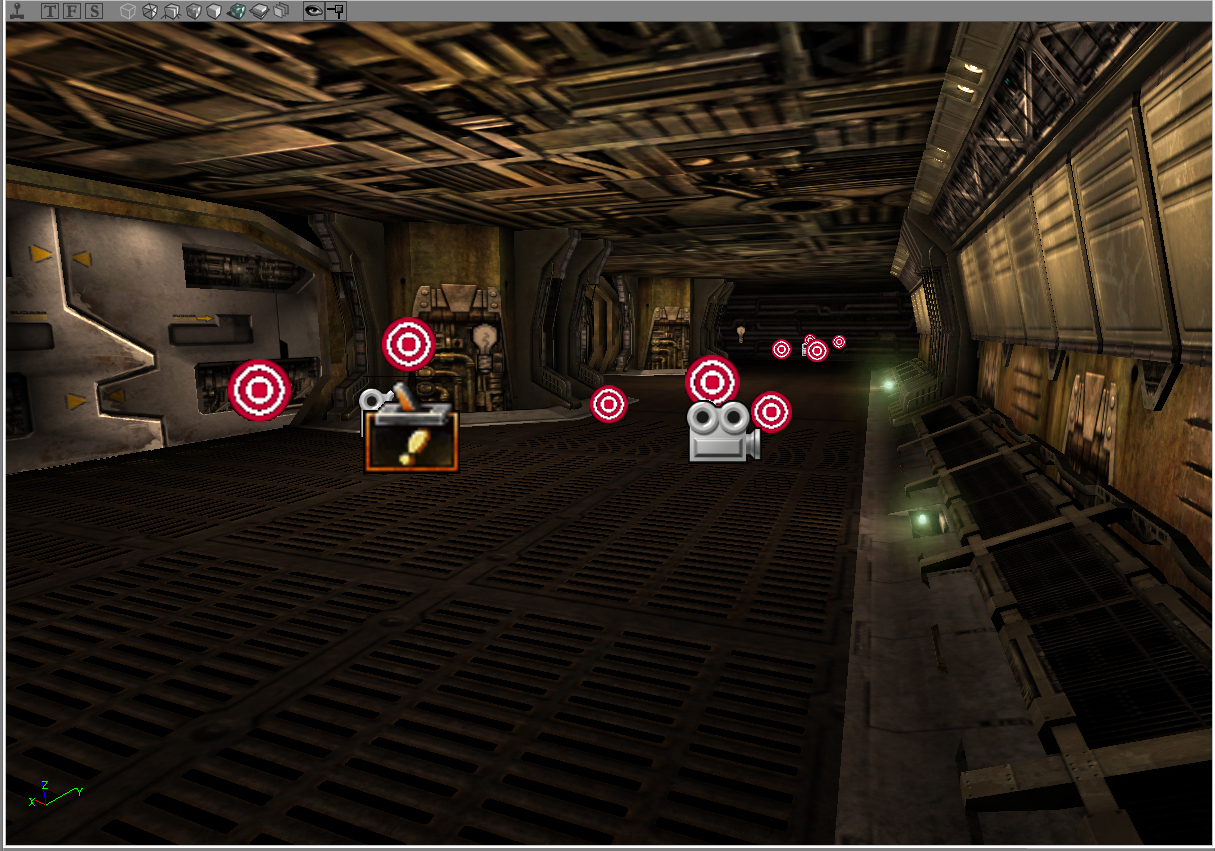Select the orange-framed exclamation actor icon
Viewport: 1215px width, 851px height.
pyautogui.click(x=411, y=441)
